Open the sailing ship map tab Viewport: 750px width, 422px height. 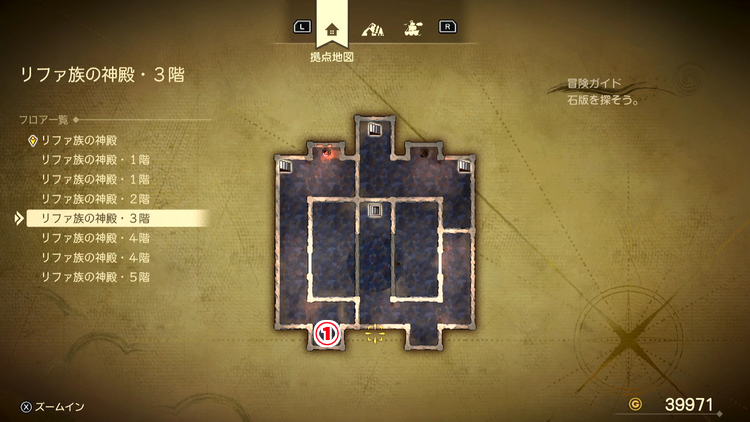click(410, 27)
